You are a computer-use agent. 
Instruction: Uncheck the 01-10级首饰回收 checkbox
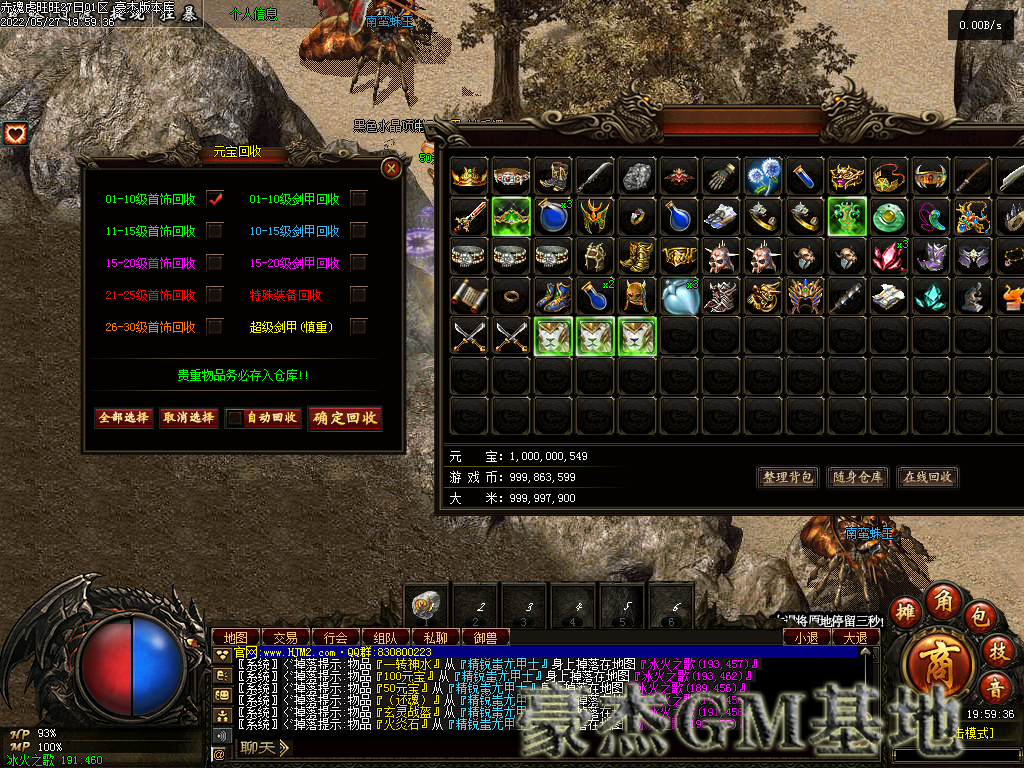pyautogui.click(x=215, y=199)
